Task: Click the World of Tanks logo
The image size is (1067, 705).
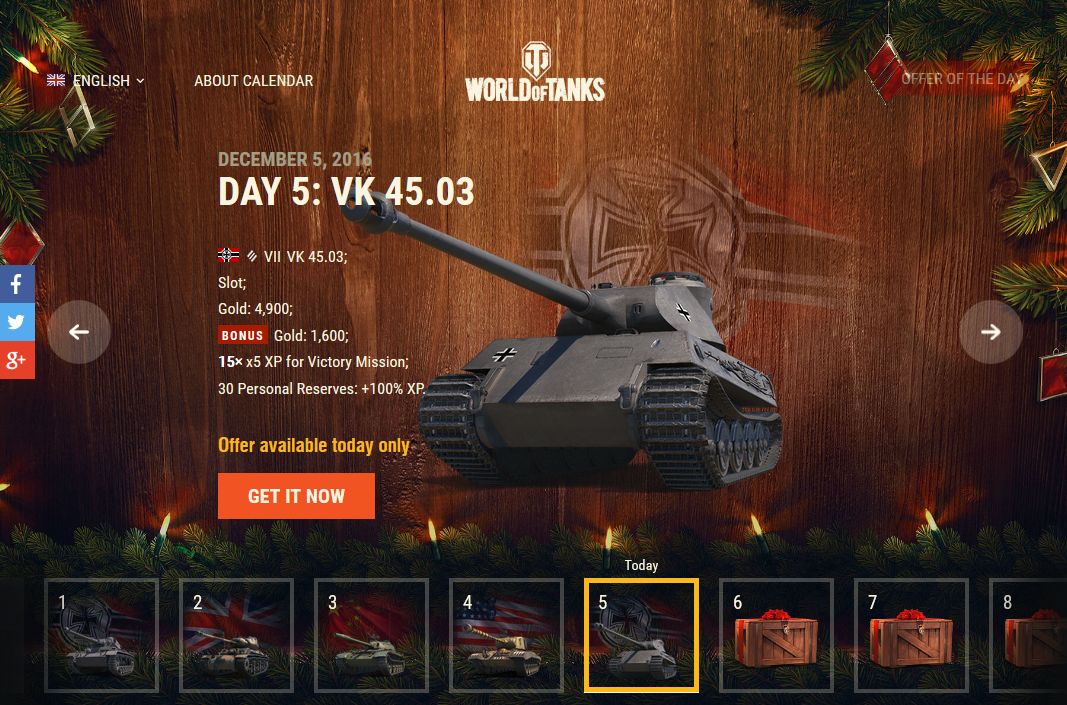Action: [x=535, y=73]
